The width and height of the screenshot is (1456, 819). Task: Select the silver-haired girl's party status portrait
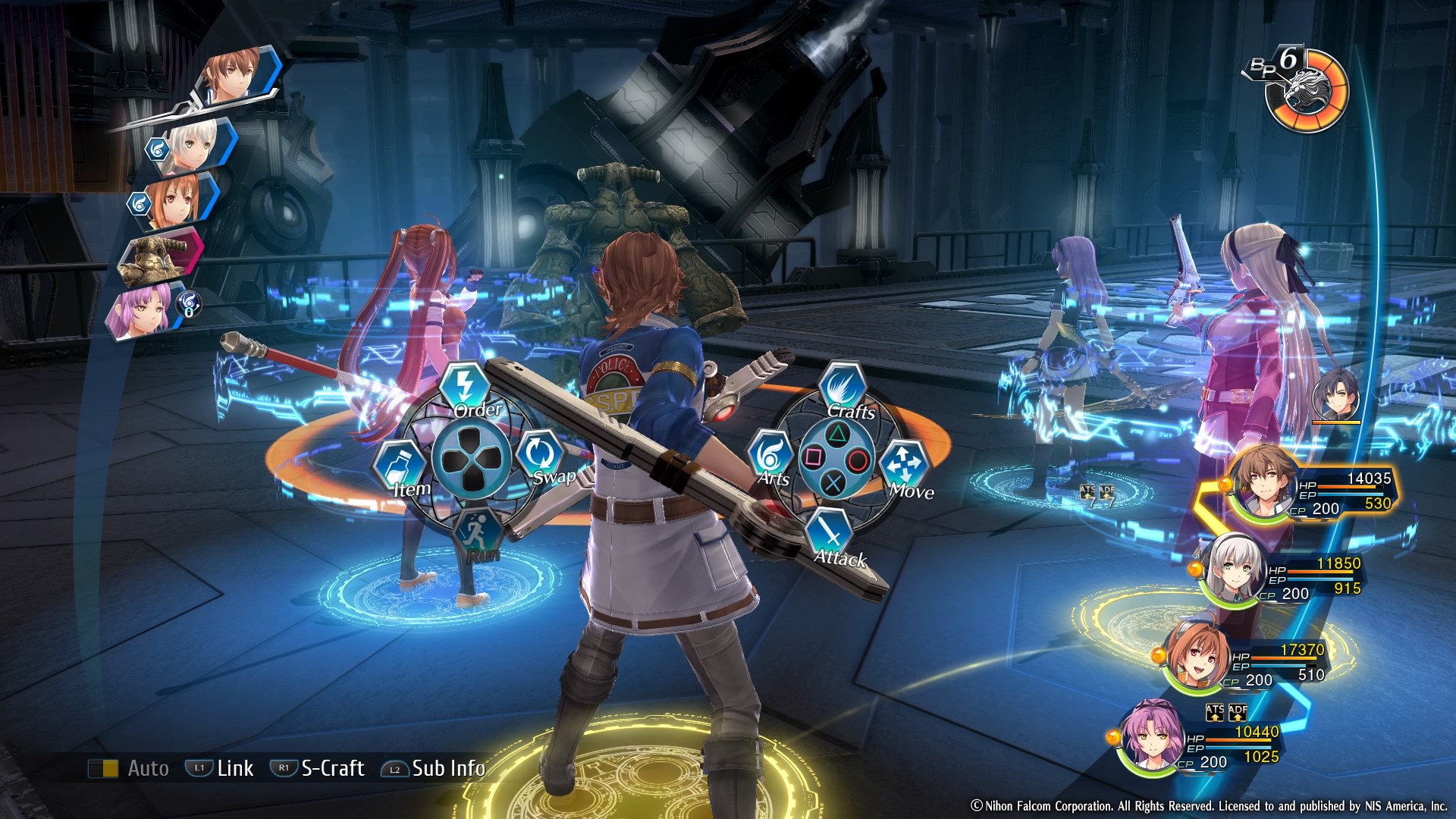click(1235, 570)
